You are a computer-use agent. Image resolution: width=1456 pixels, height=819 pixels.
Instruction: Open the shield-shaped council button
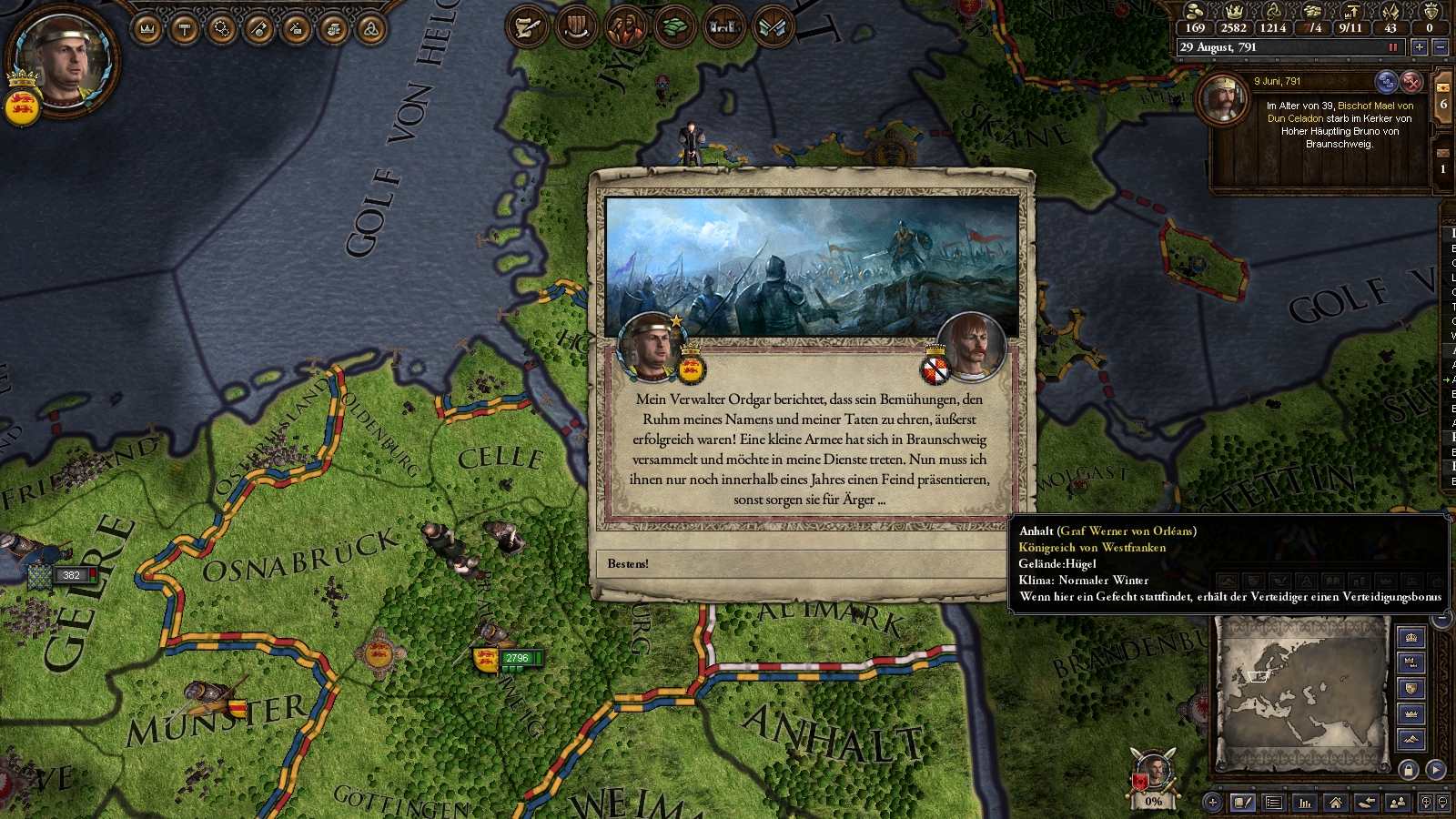(576, 27)
